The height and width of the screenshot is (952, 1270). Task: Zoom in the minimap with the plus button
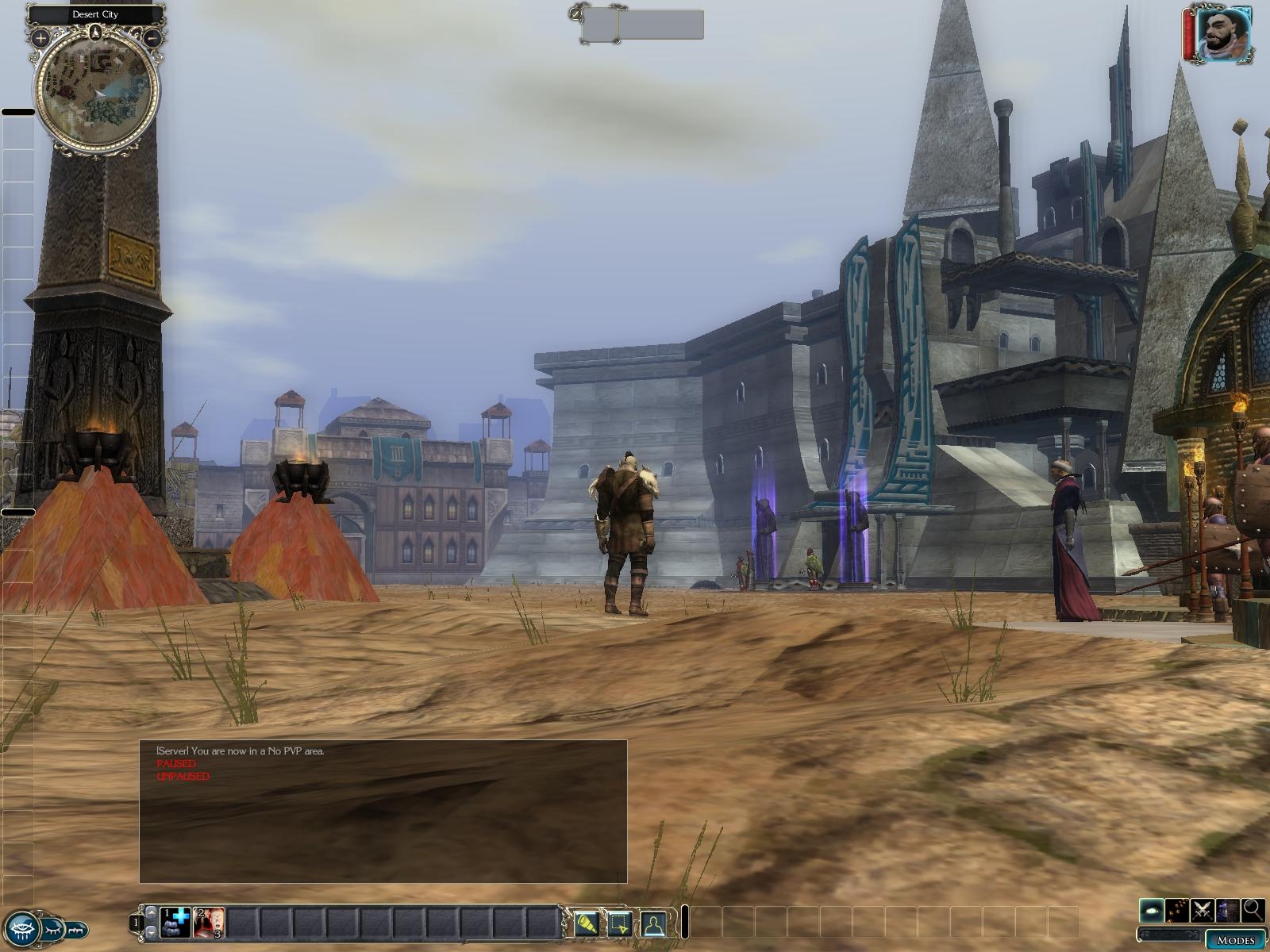coord(40,37)
